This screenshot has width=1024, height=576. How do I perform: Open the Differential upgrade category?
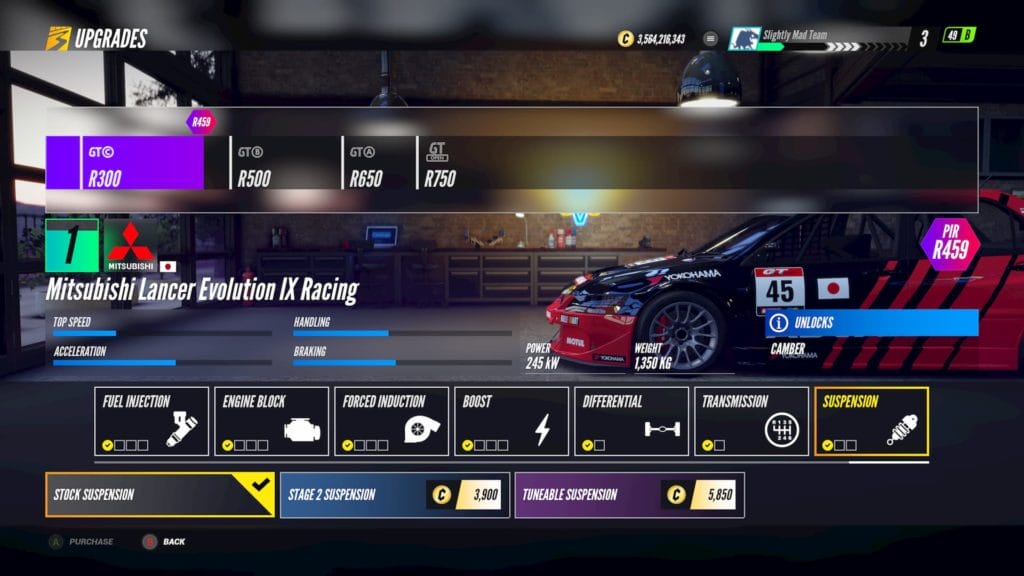point(631,421)
